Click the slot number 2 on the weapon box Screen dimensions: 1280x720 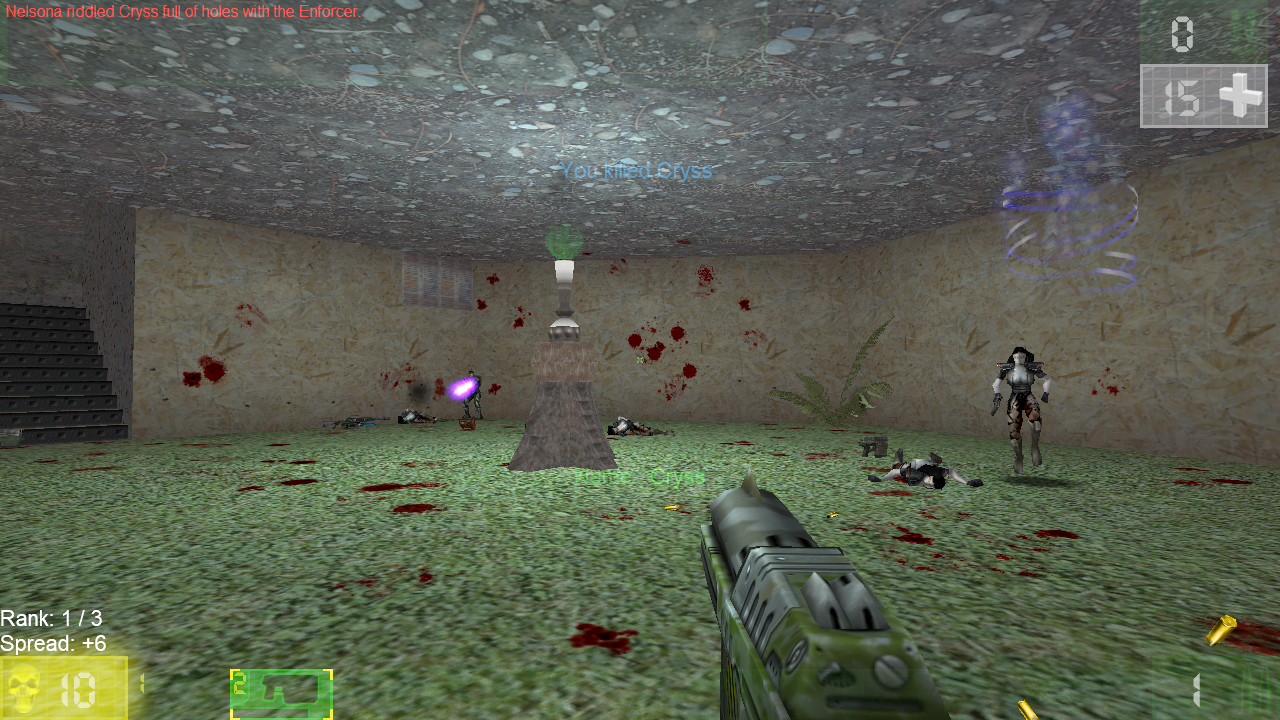[x=240, y=683]
